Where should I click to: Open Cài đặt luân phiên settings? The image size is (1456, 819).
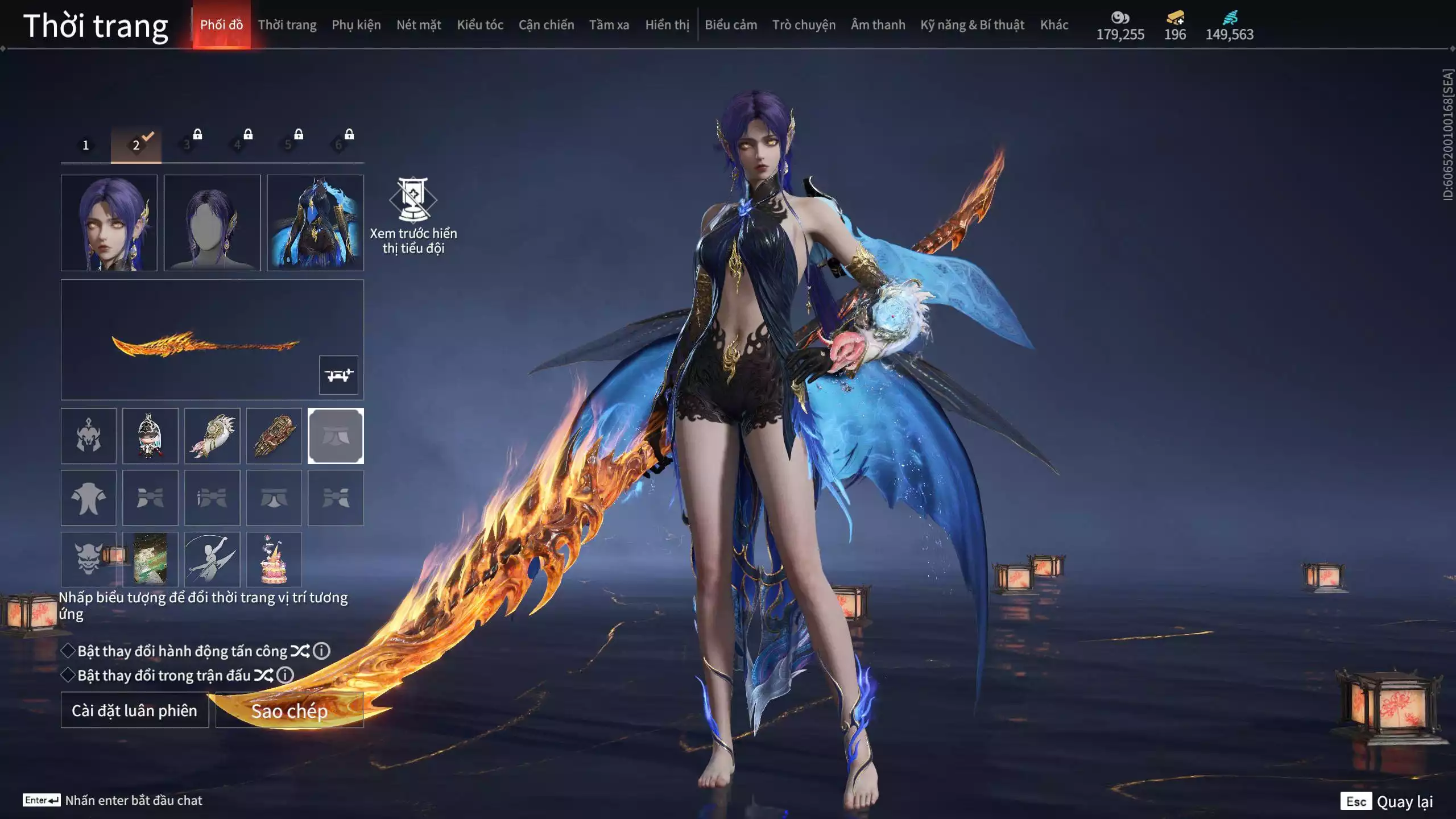(x=135, y=710)
